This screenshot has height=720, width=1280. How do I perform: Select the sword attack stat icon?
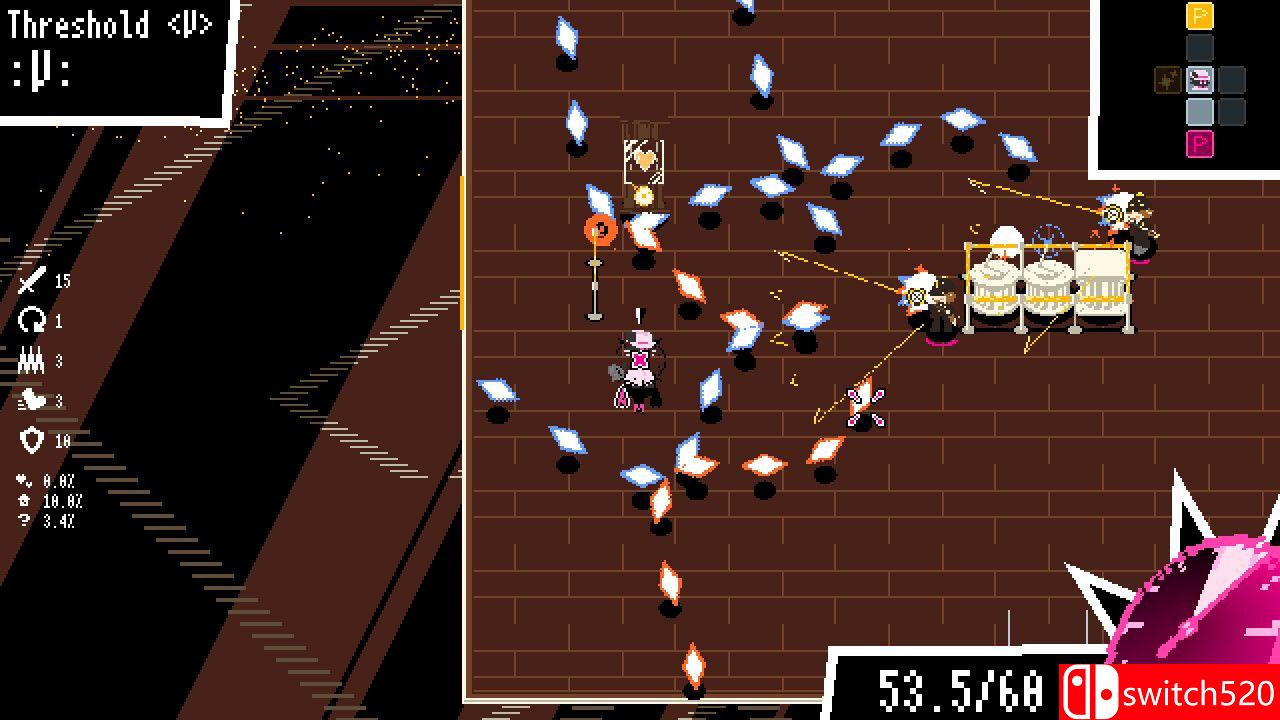click(x=31, y=282)
